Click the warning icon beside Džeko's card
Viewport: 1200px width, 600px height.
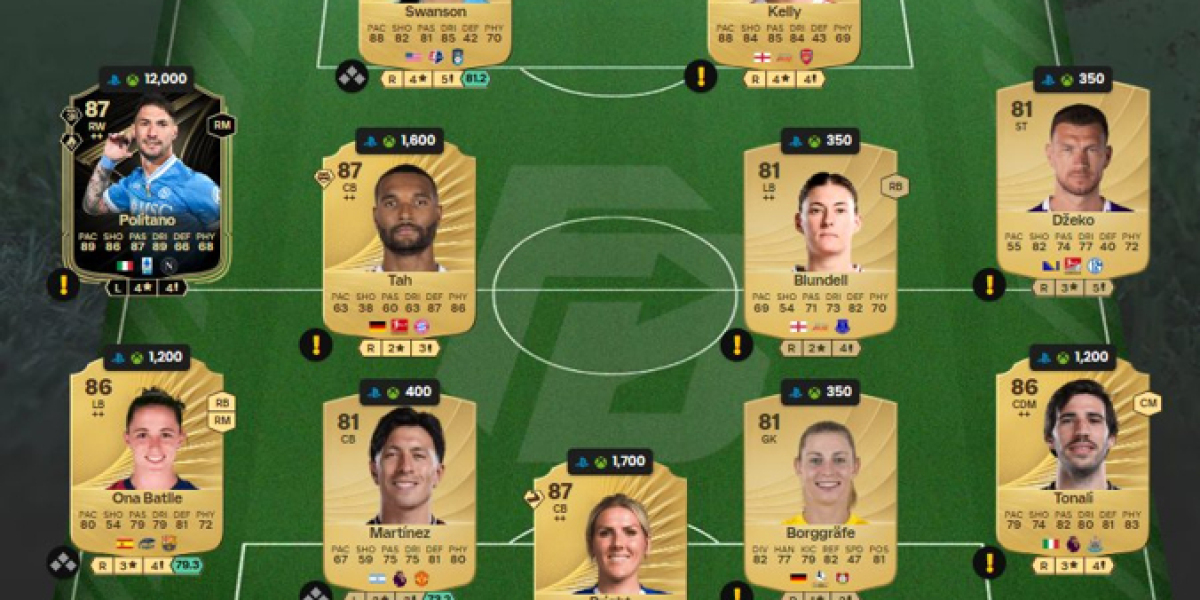(x=989, y=285)
